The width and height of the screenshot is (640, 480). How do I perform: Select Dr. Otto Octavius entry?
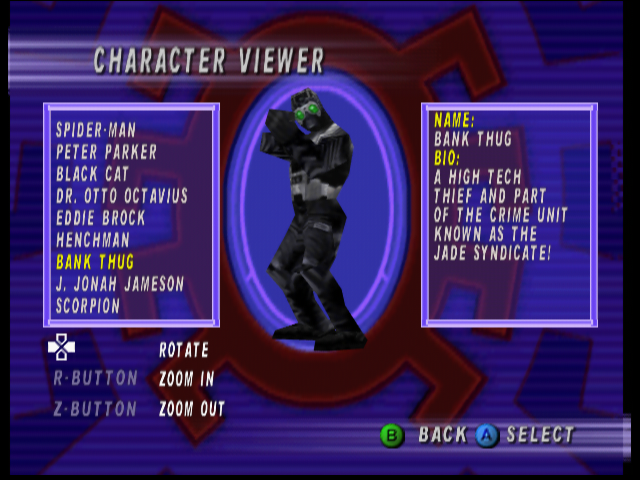(x=122, y=196)
